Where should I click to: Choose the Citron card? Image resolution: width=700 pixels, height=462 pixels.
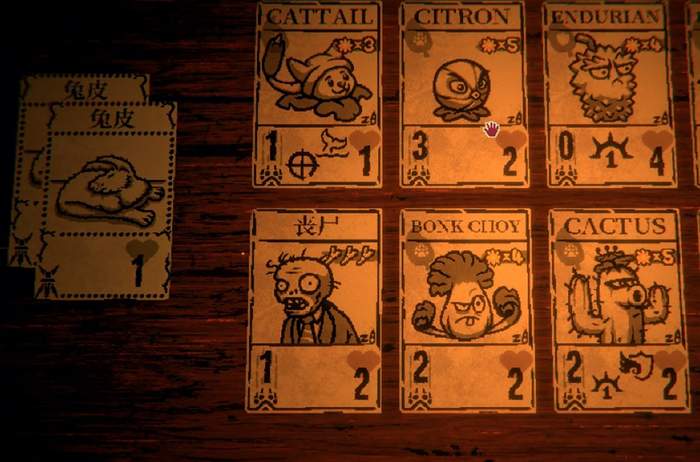(463, 95)
